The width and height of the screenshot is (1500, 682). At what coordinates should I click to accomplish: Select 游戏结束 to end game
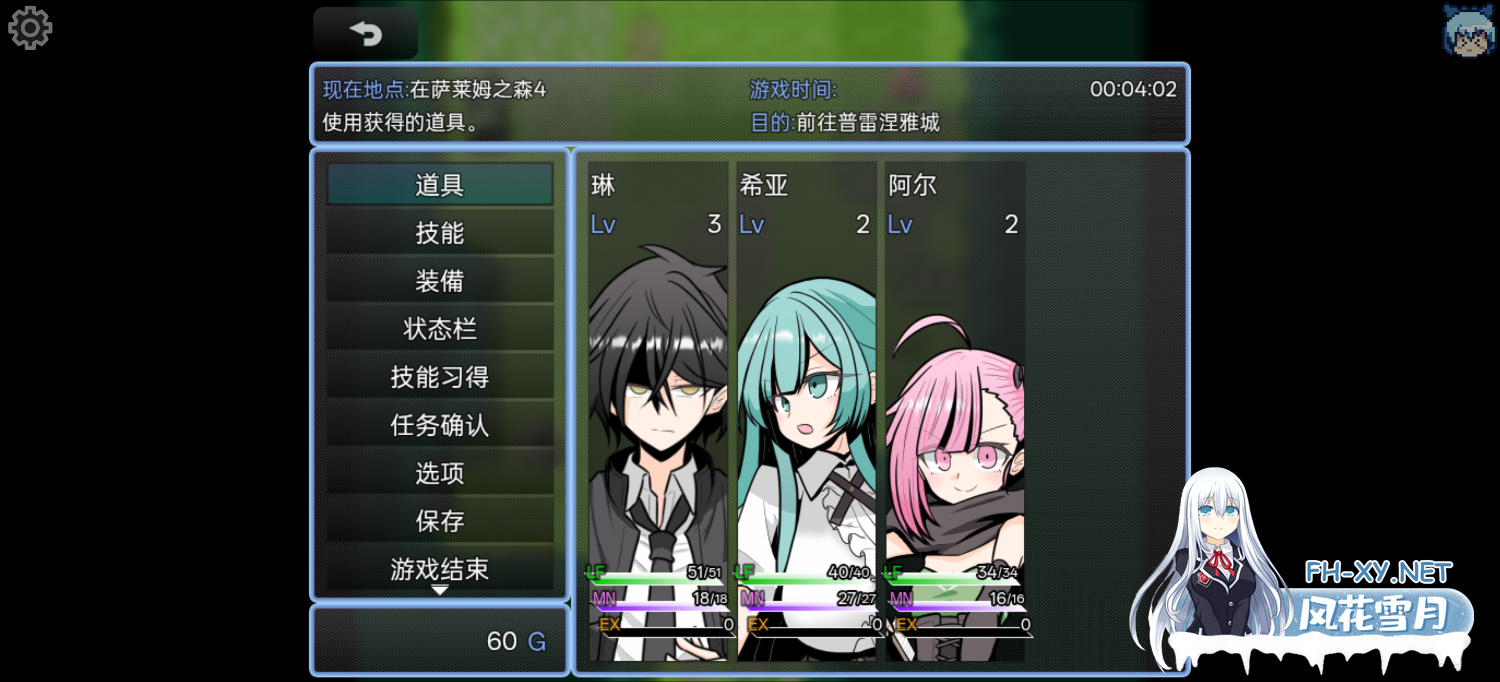(x=439, y=569)
